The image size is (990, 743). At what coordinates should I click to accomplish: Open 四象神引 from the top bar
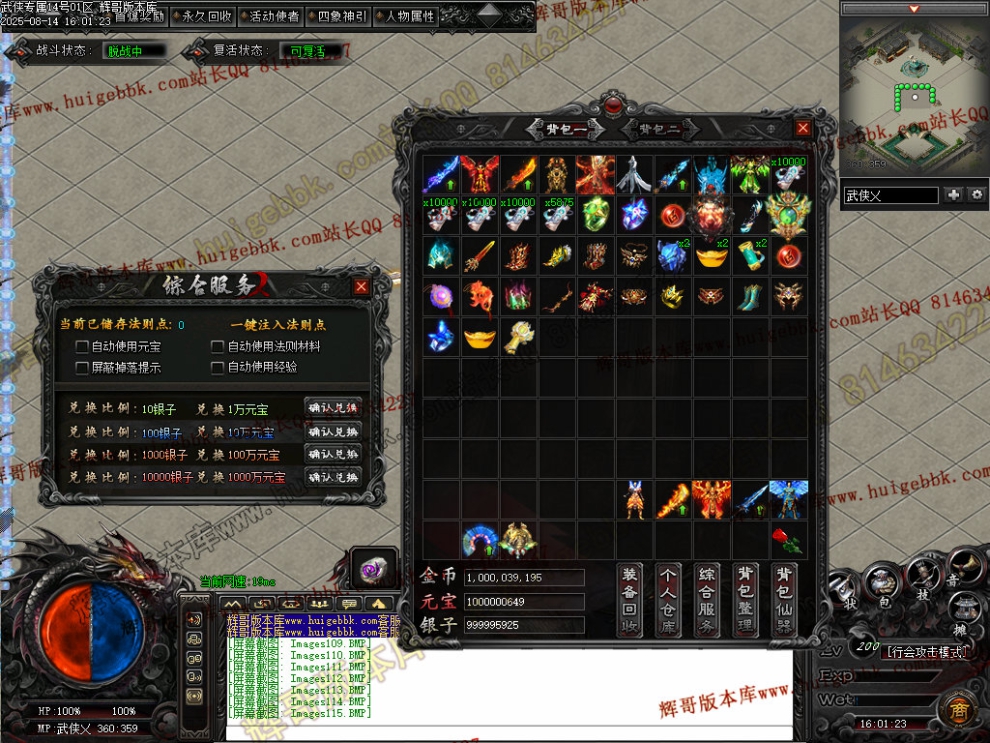[x=341, y=16]
